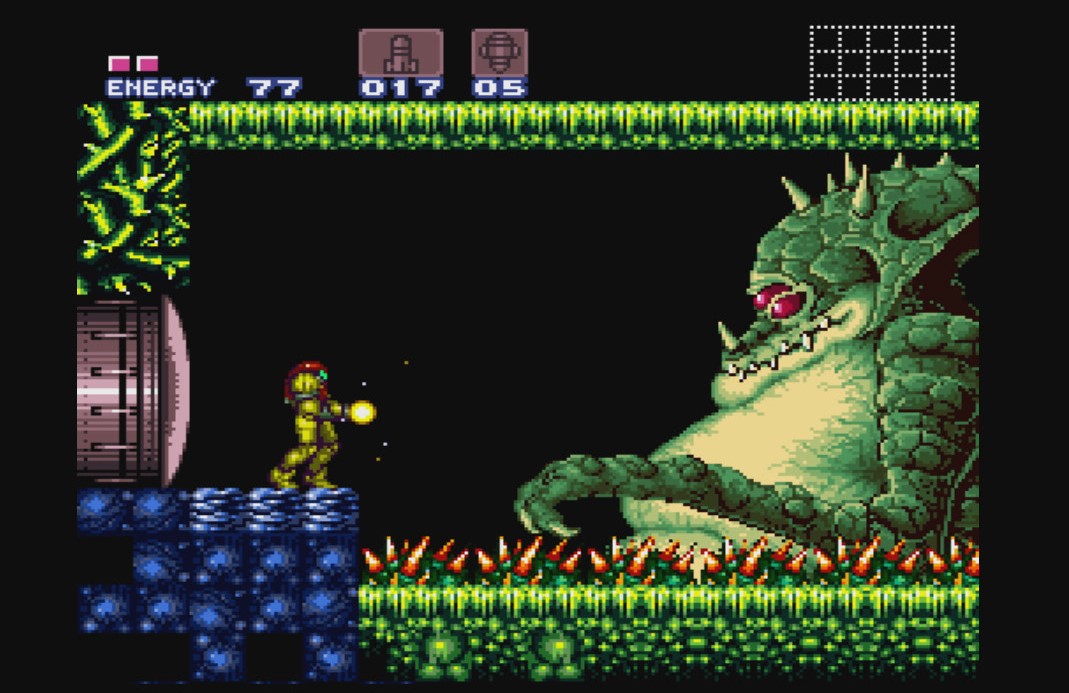Select the missile weapon icon
Image resolution: width=1069 pixels, height=693 pixels.
tap(400, 52)
